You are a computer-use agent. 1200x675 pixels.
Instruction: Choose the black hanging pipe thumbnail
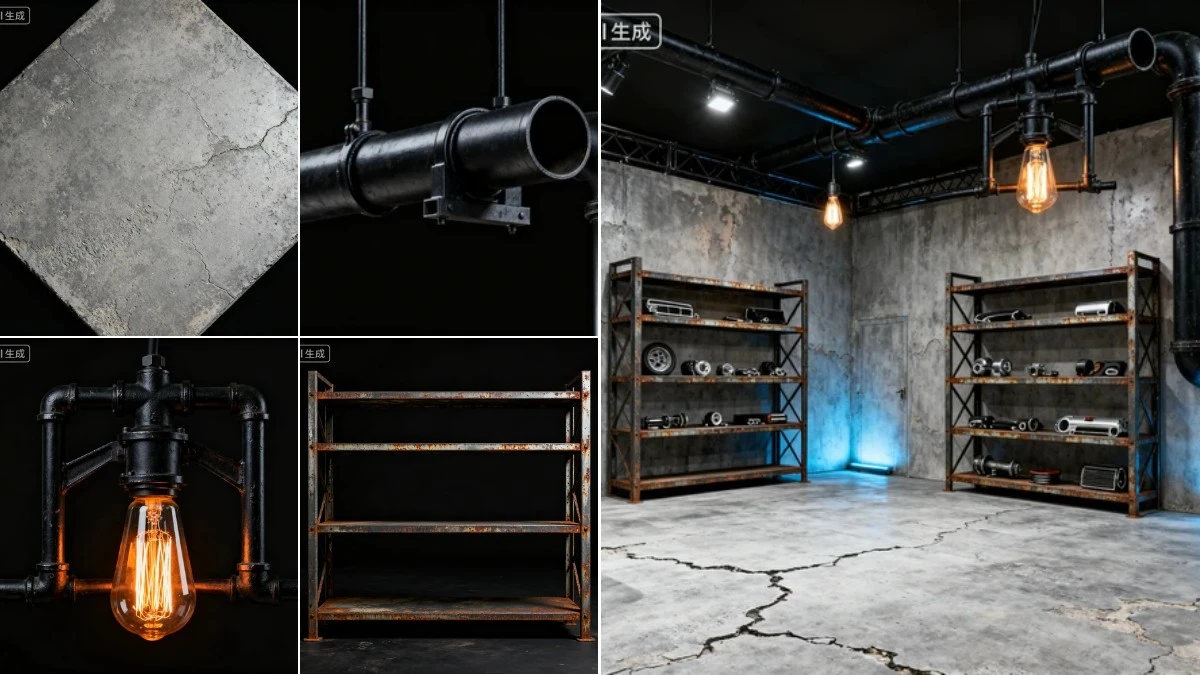pos(448,167)
